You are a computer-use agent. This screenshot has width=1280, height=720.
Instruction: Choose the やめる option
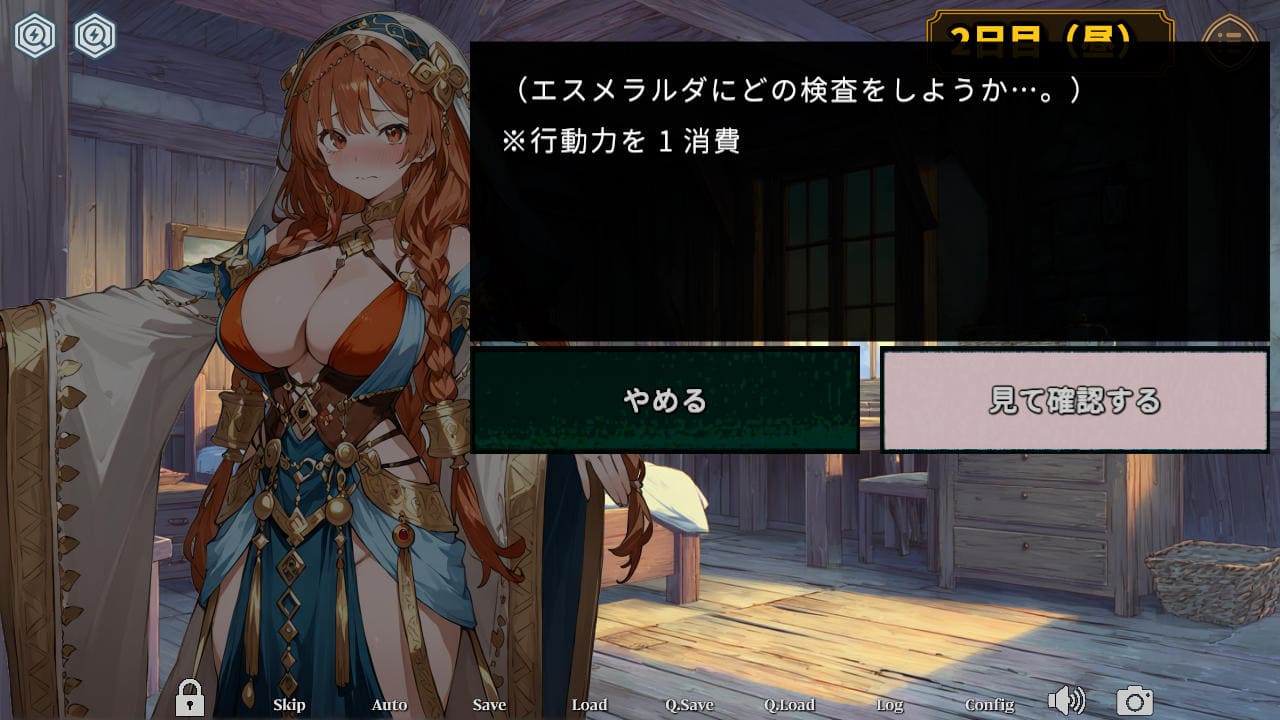[x=665, y=400]
